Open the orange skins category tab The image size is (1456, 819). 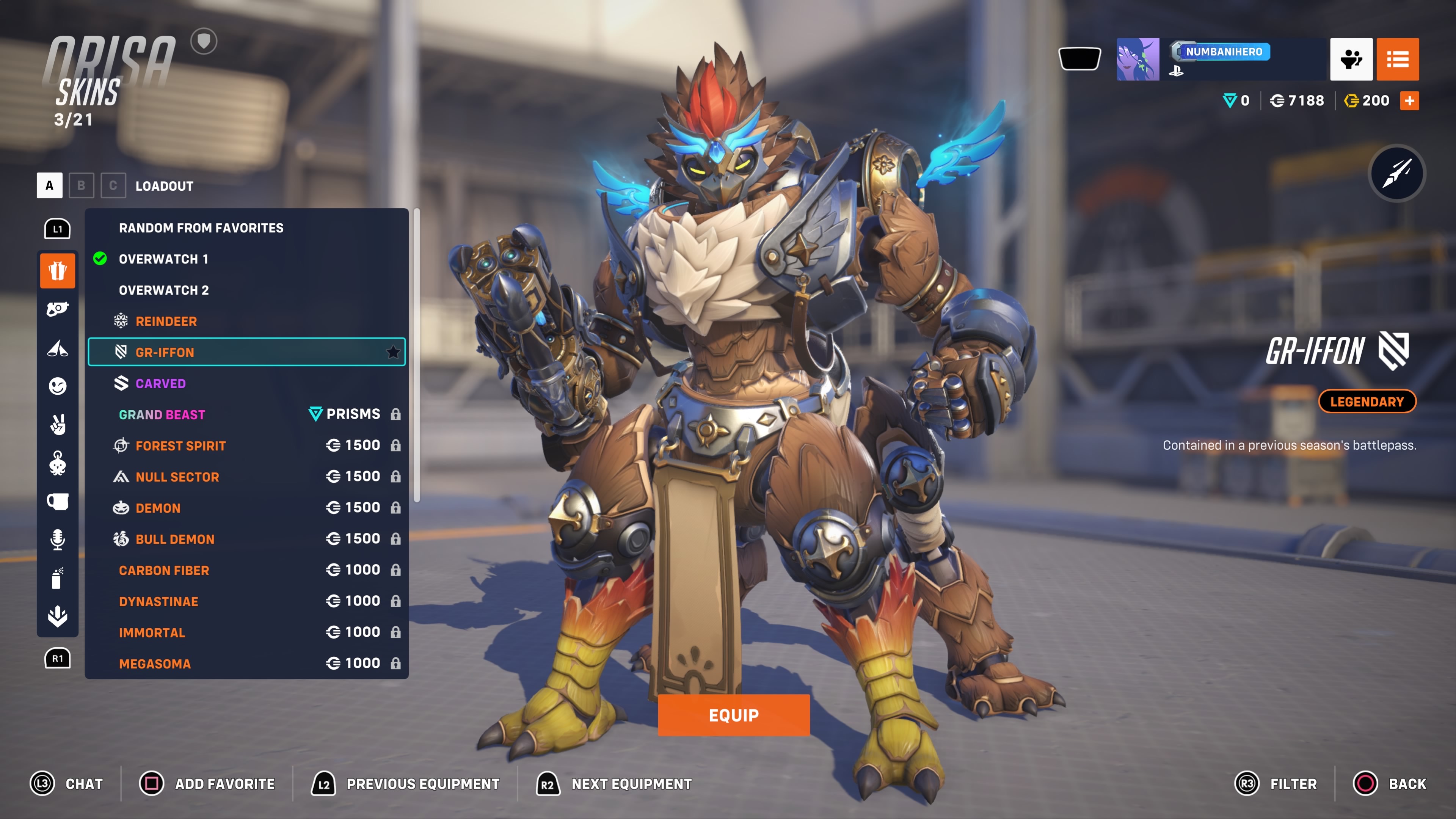(x=57, y=271)
